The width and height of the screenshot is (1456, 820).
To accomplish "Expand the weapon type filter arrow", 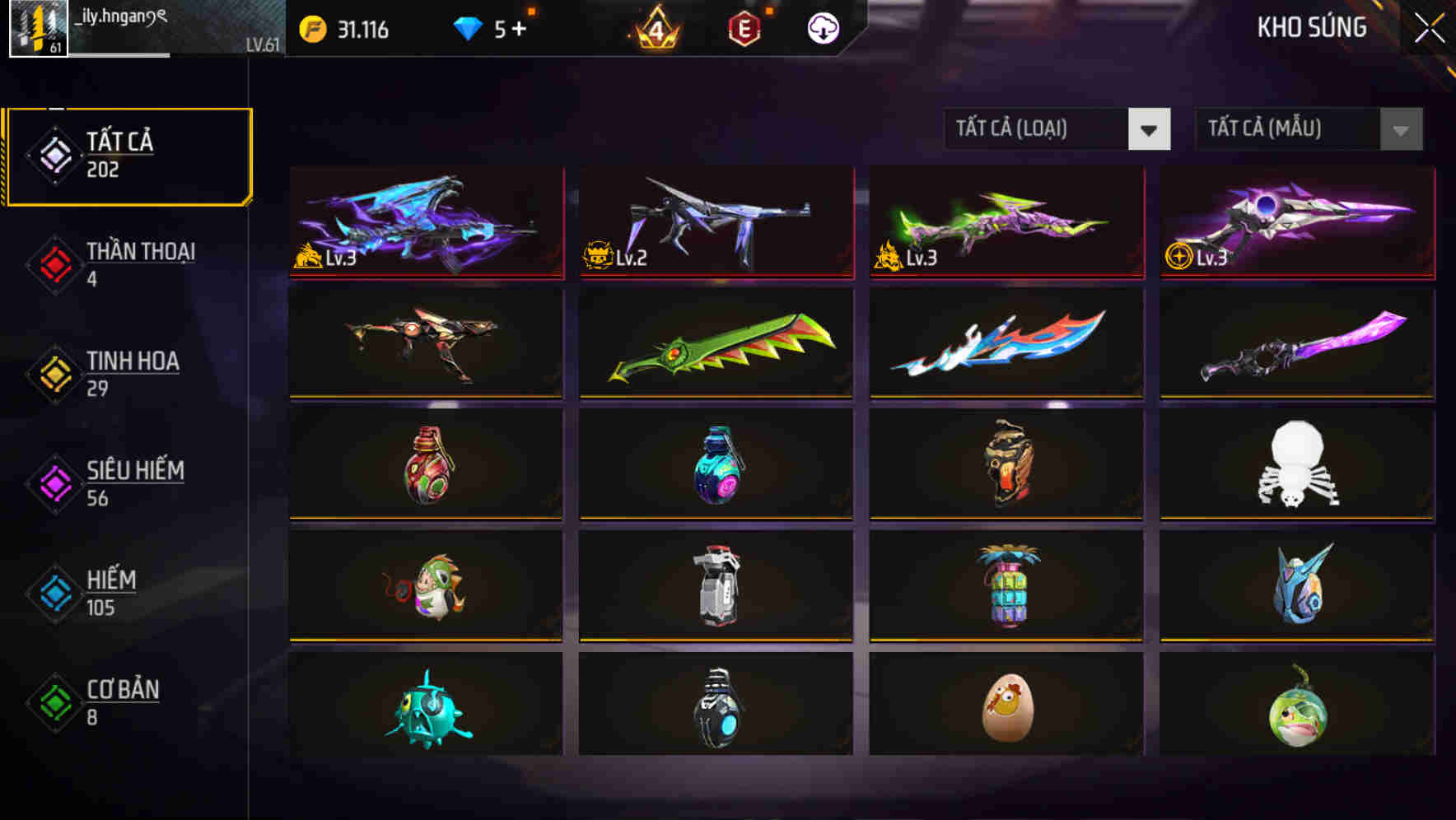I will (x=1150, y=130).
